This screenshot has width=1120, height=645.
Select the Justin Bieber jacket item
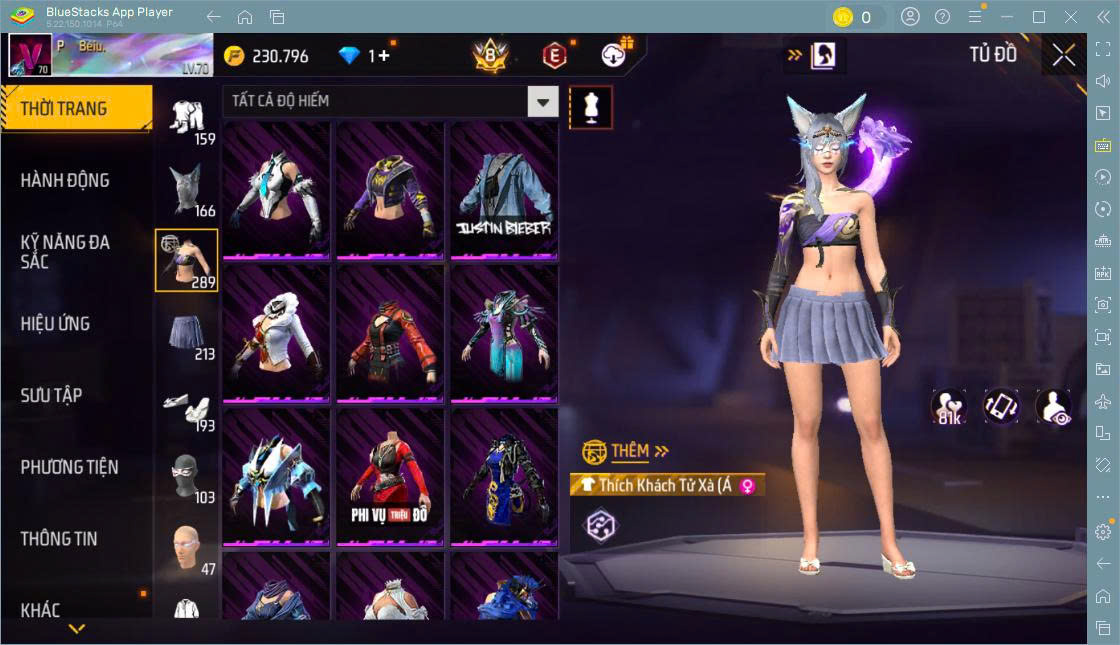pyautogui.click(x=503, y=190)
